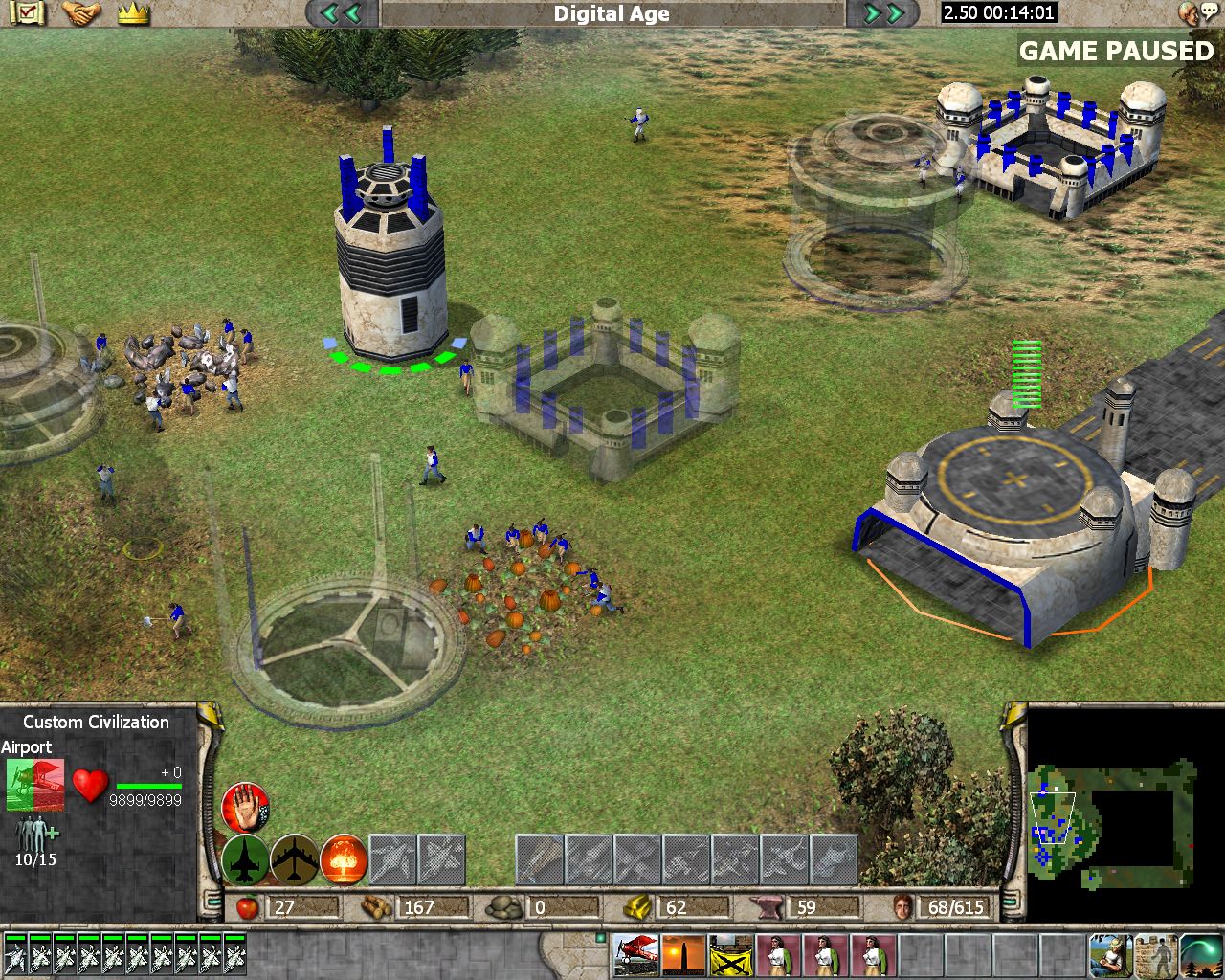Click the gold crown icon
Image resolution: width=1225 pixels, height=980 pixels.
134,13
